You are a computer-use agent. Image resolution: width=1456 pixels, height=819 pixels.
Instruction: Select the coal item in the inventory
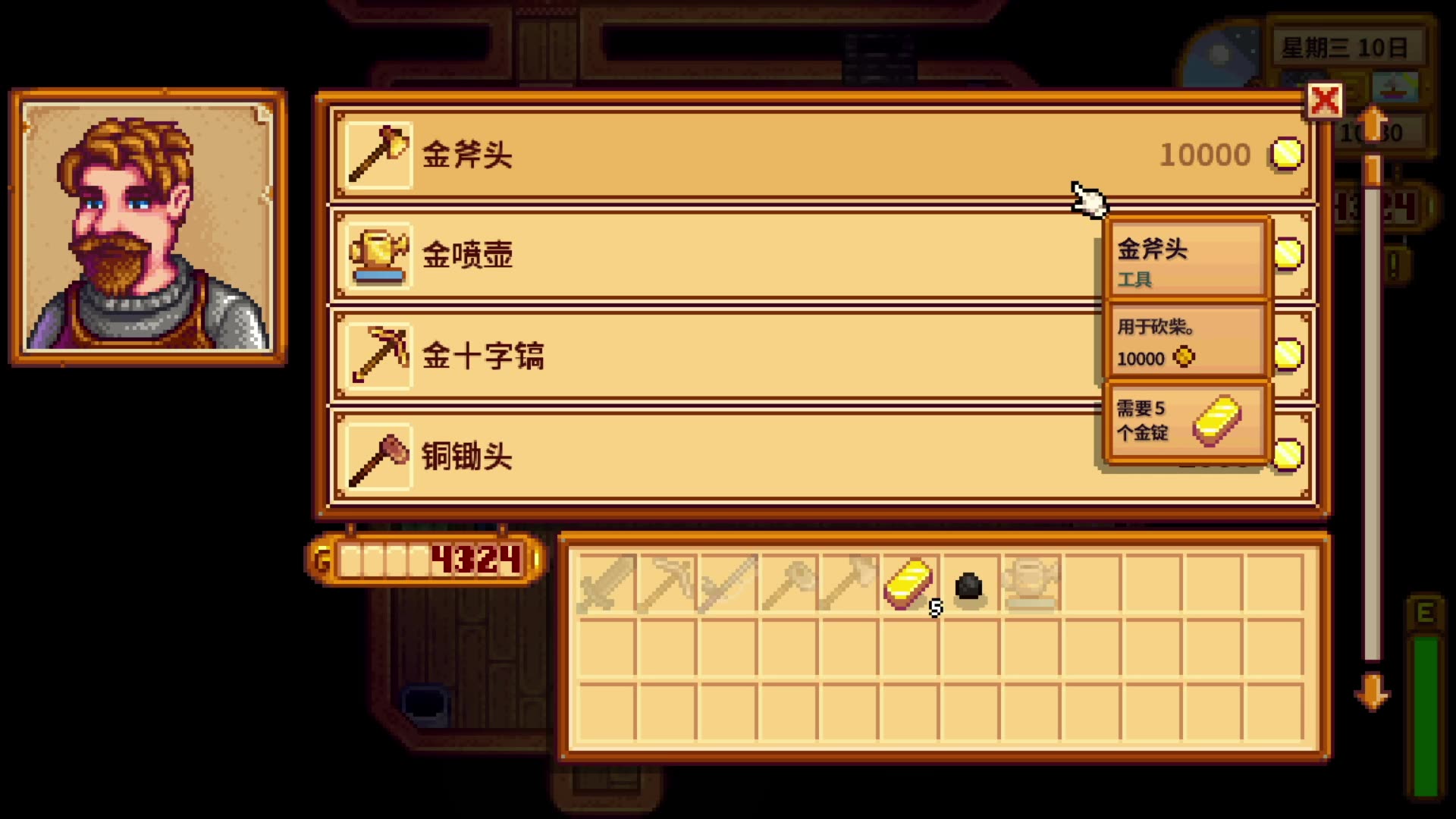point(968,584)
